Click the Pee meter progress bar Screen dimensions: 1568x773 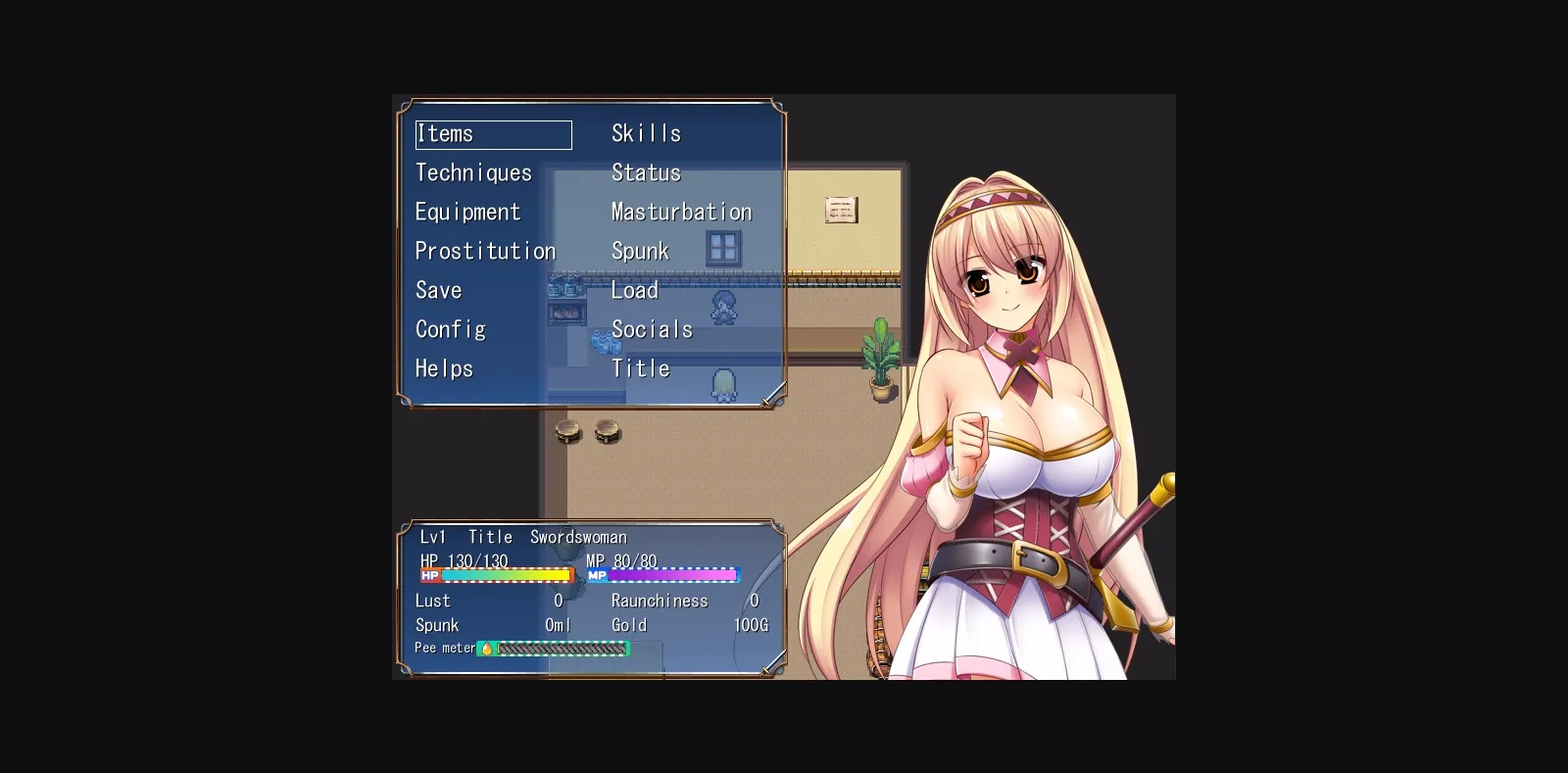click(x=563, y=648)
